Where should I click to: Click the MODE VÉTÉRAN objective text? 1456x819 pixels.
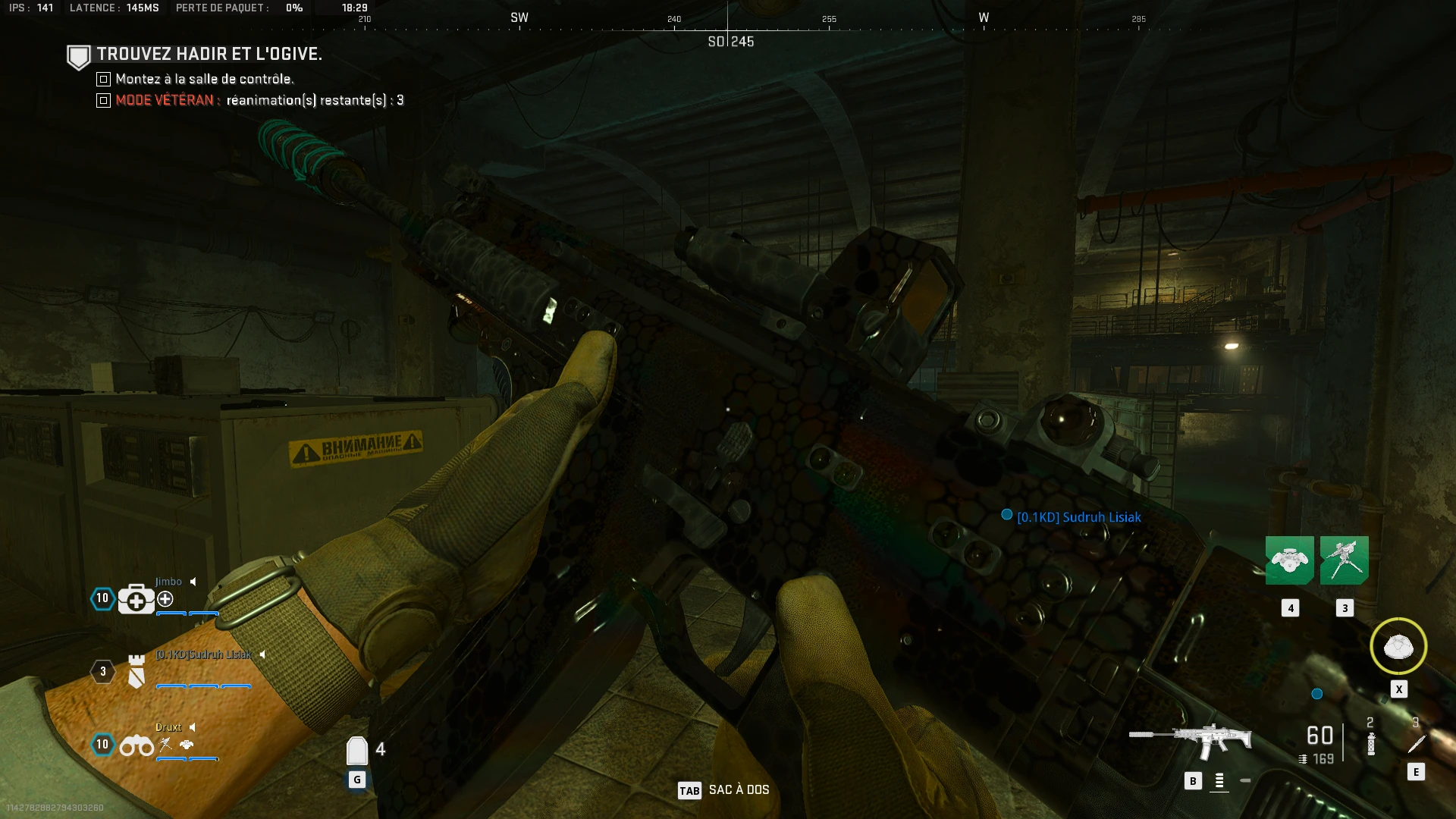tap(164, 99)
